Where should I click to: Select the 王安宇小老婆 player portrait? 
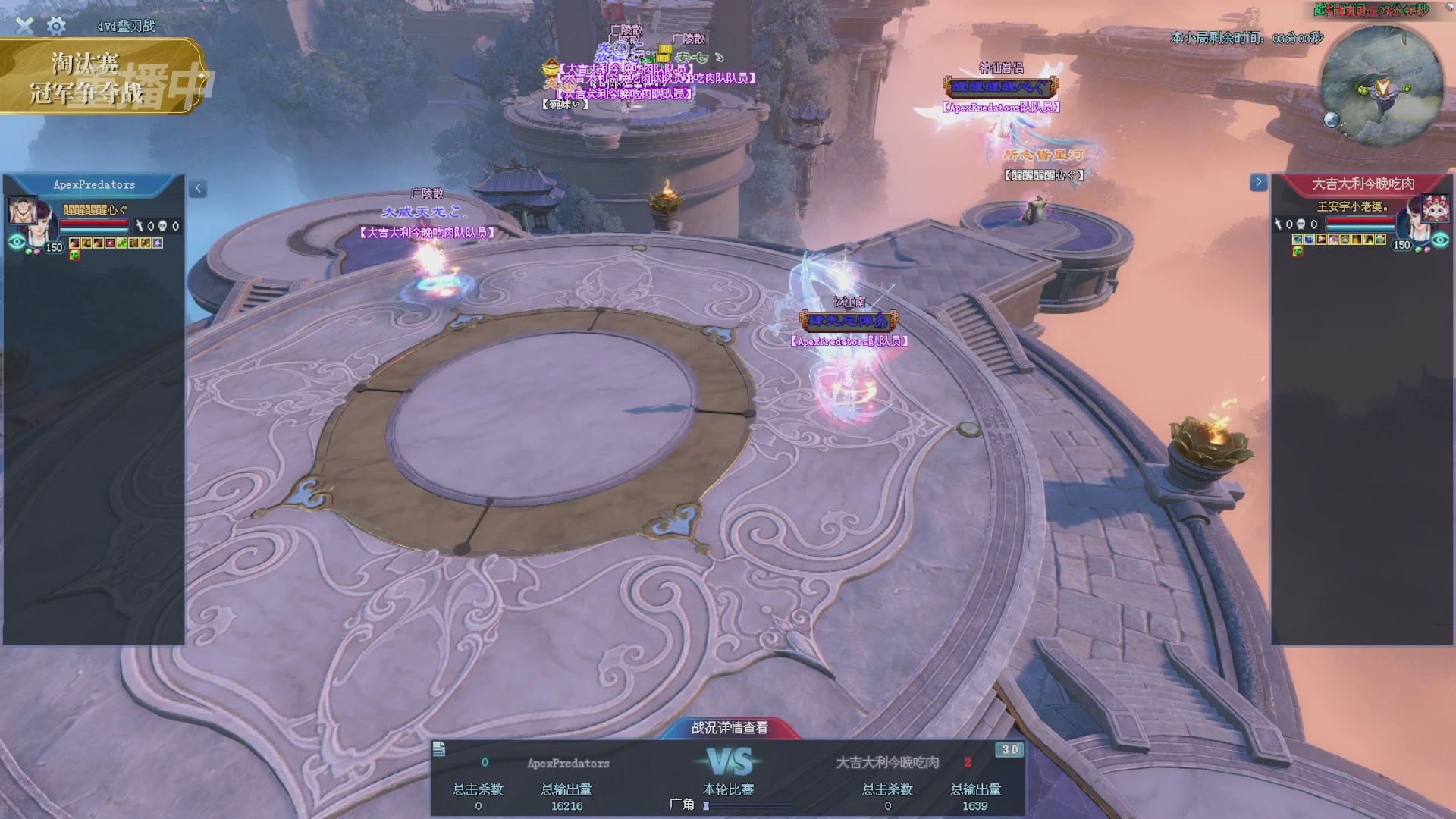pyautogui.click(x=1435, y=208)
